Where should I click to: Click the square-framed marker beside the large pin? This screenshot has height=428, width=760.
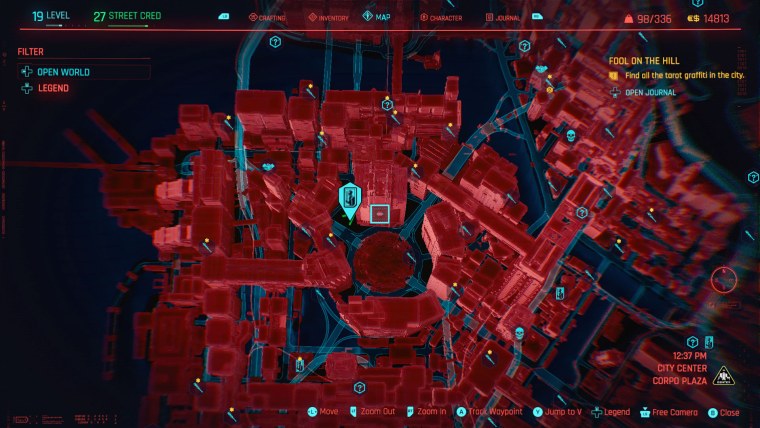point(380,212)
